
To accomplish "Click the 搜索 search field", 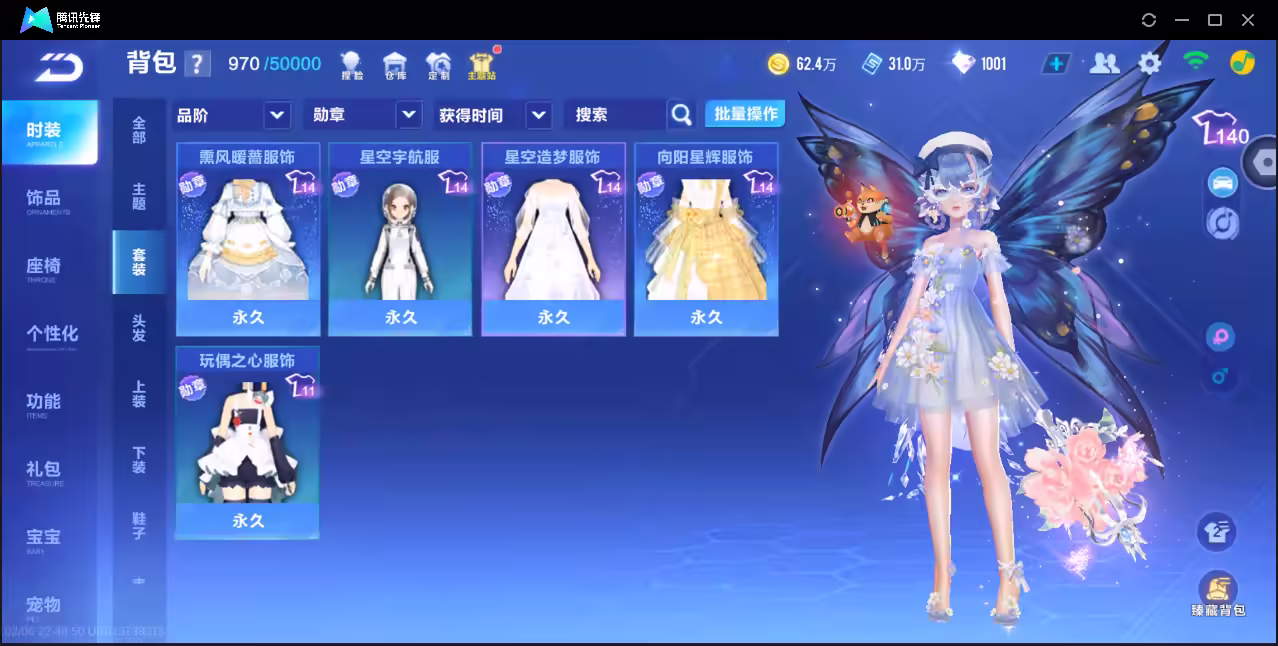I will tap(615, 115).
